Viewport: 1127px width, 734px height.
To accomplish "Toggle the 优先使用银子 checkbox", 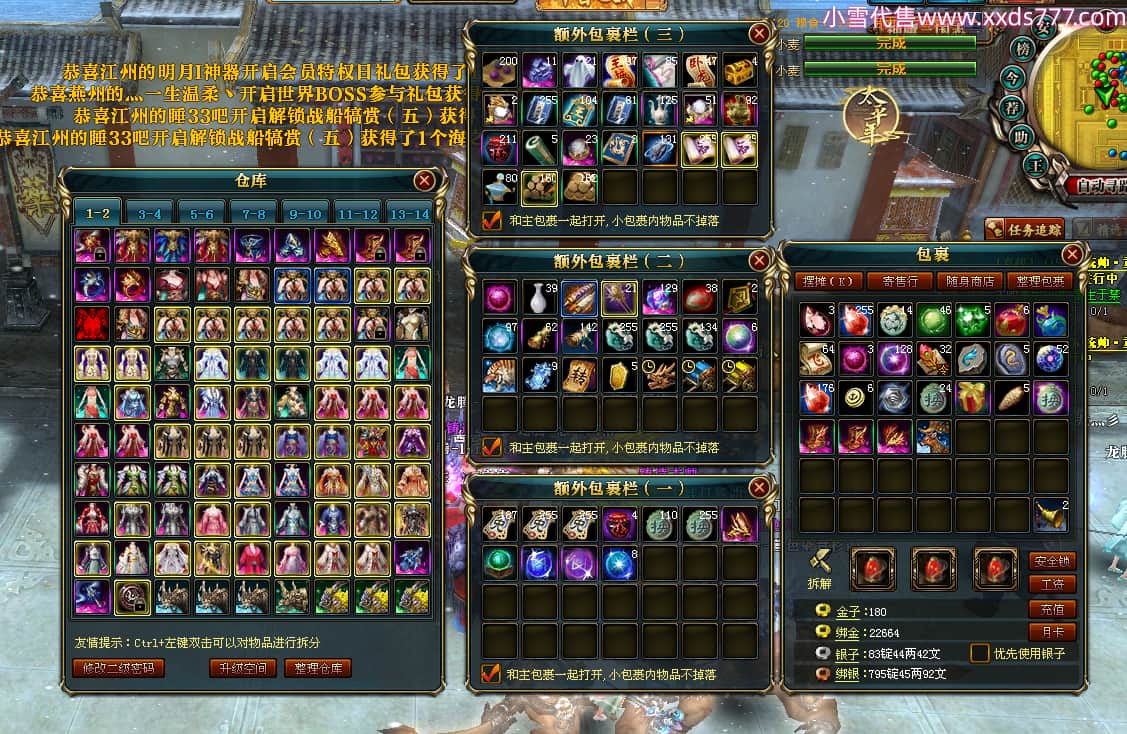I will [x=980, y=653].
